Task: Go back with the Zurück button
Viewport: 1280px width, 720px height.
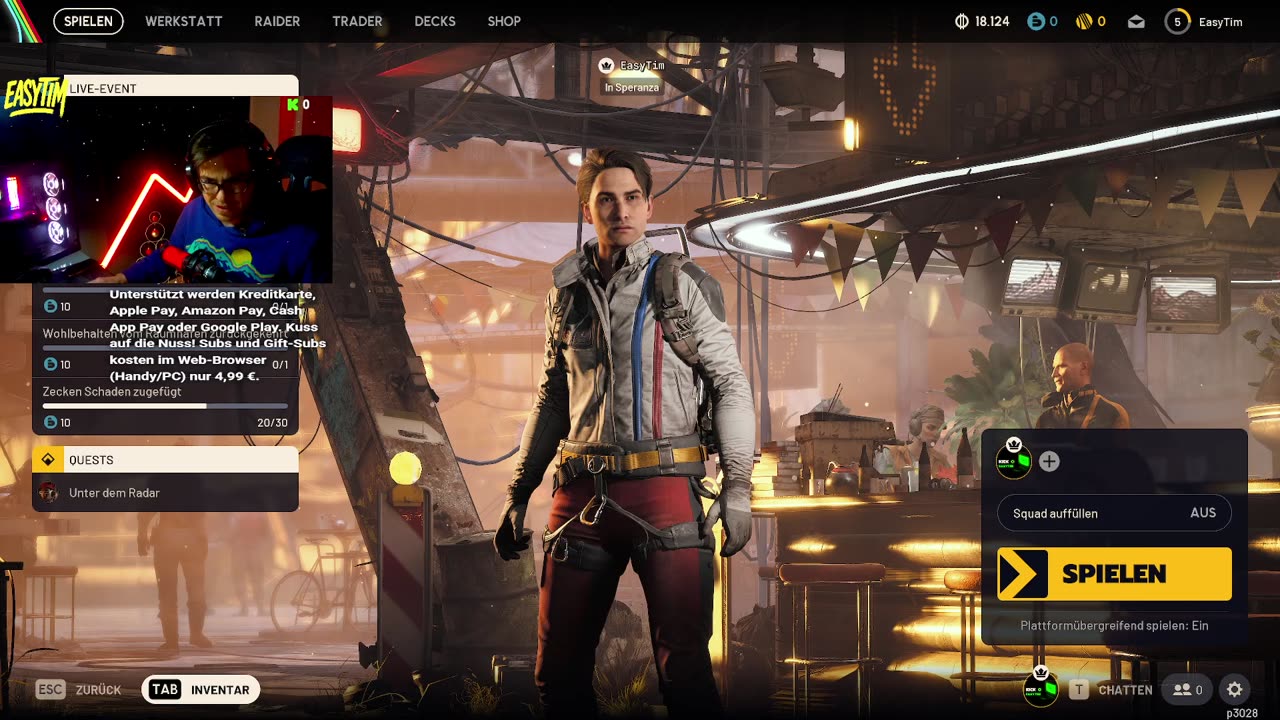Action: pos(79,689)
